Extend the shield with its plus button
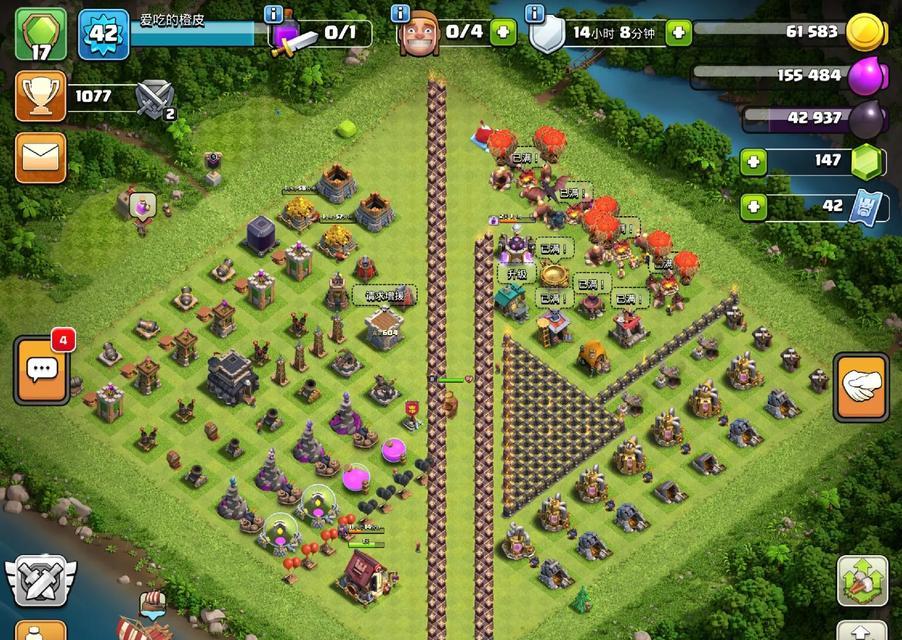This screenshot has height=640, width=902. click(x=679, y=32)
